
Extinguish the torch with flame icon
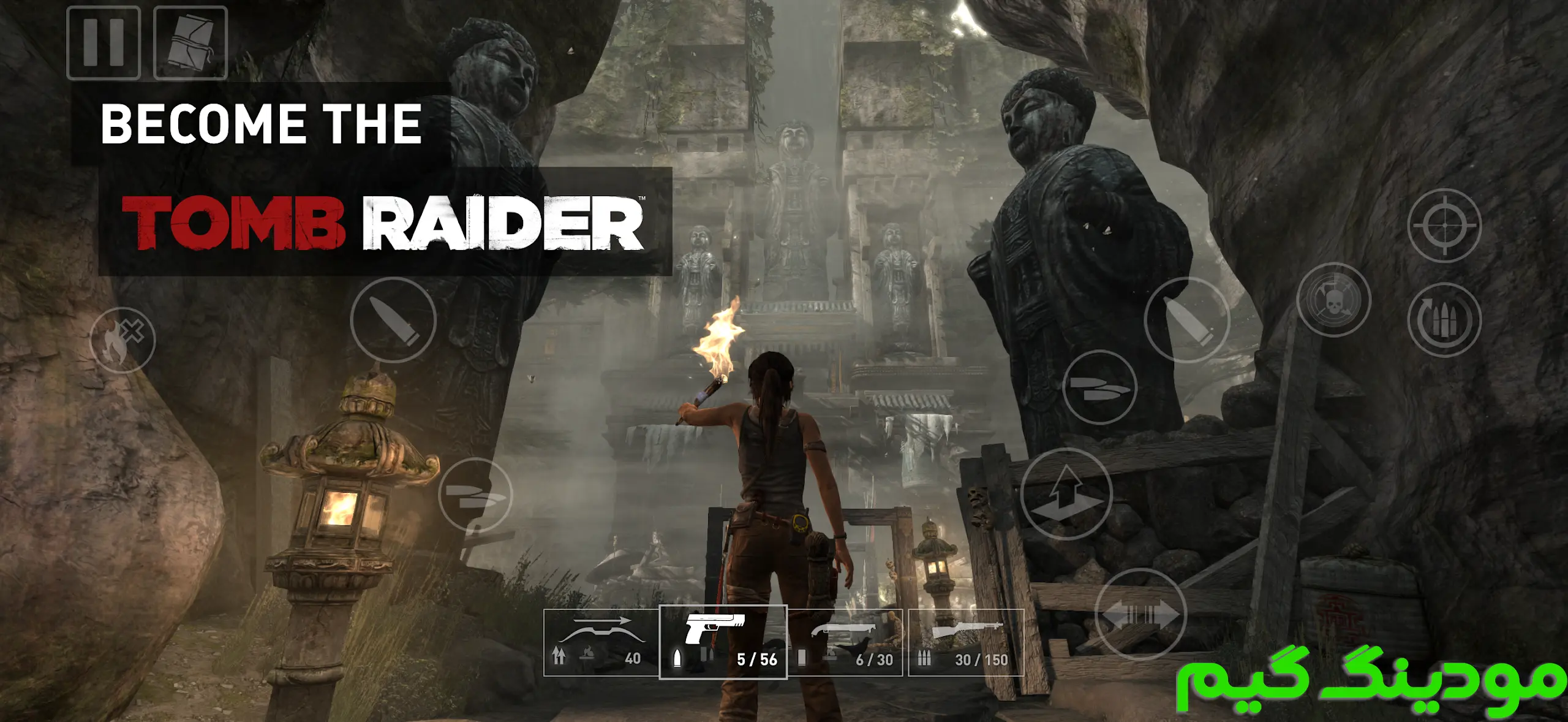point(123,340)
